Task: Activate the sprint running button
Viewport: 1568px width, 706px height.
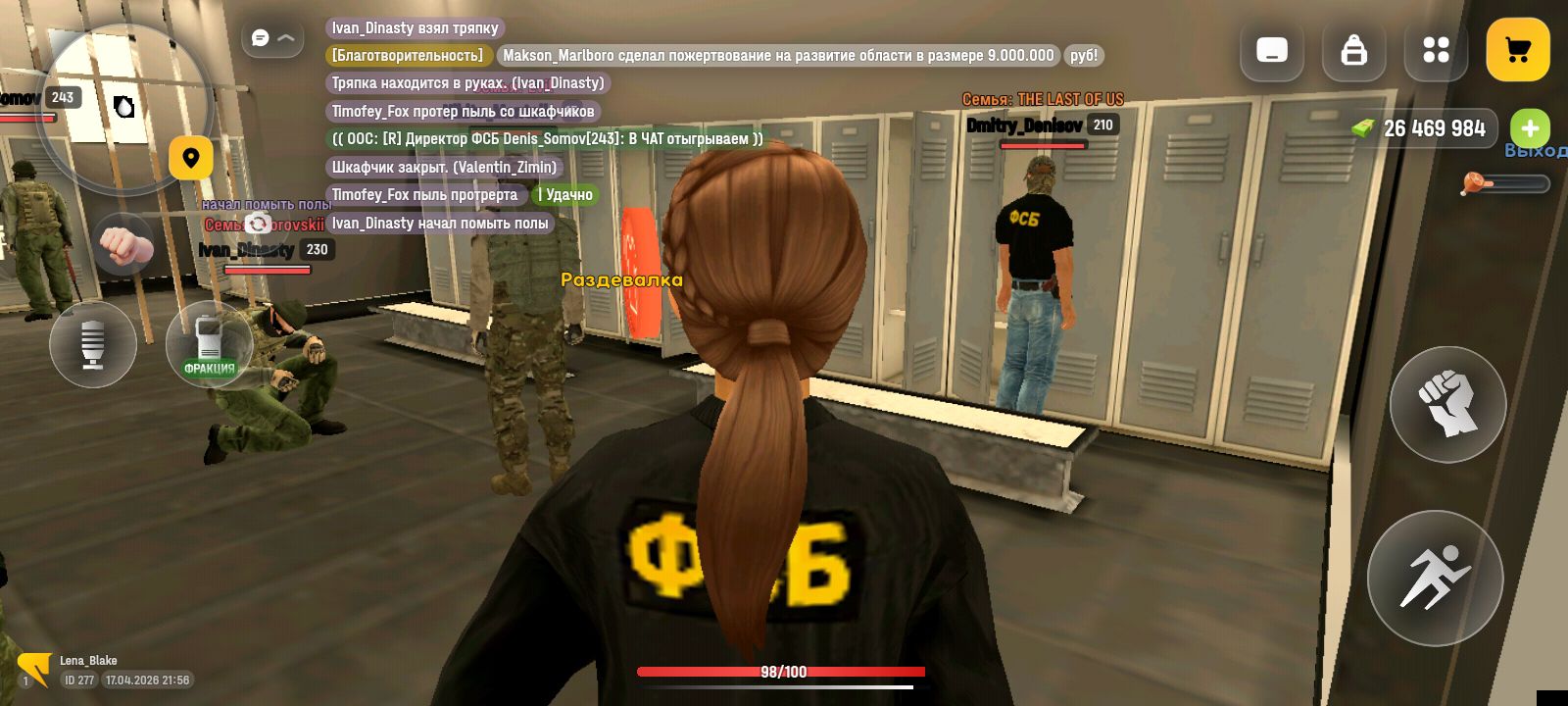Action: tap(1435, 578)
